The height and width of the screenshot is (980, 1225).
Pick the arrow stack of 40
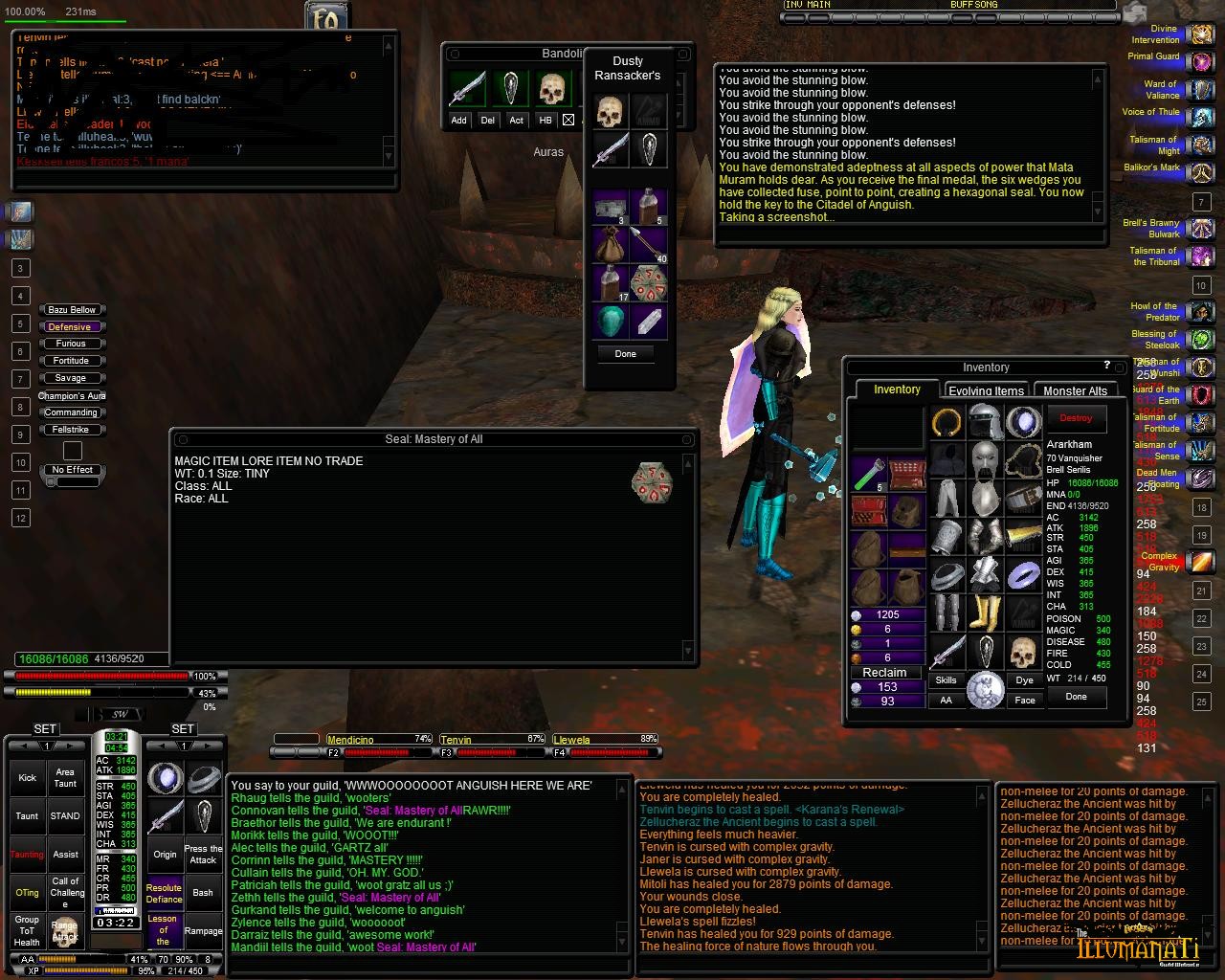[648, 245]
